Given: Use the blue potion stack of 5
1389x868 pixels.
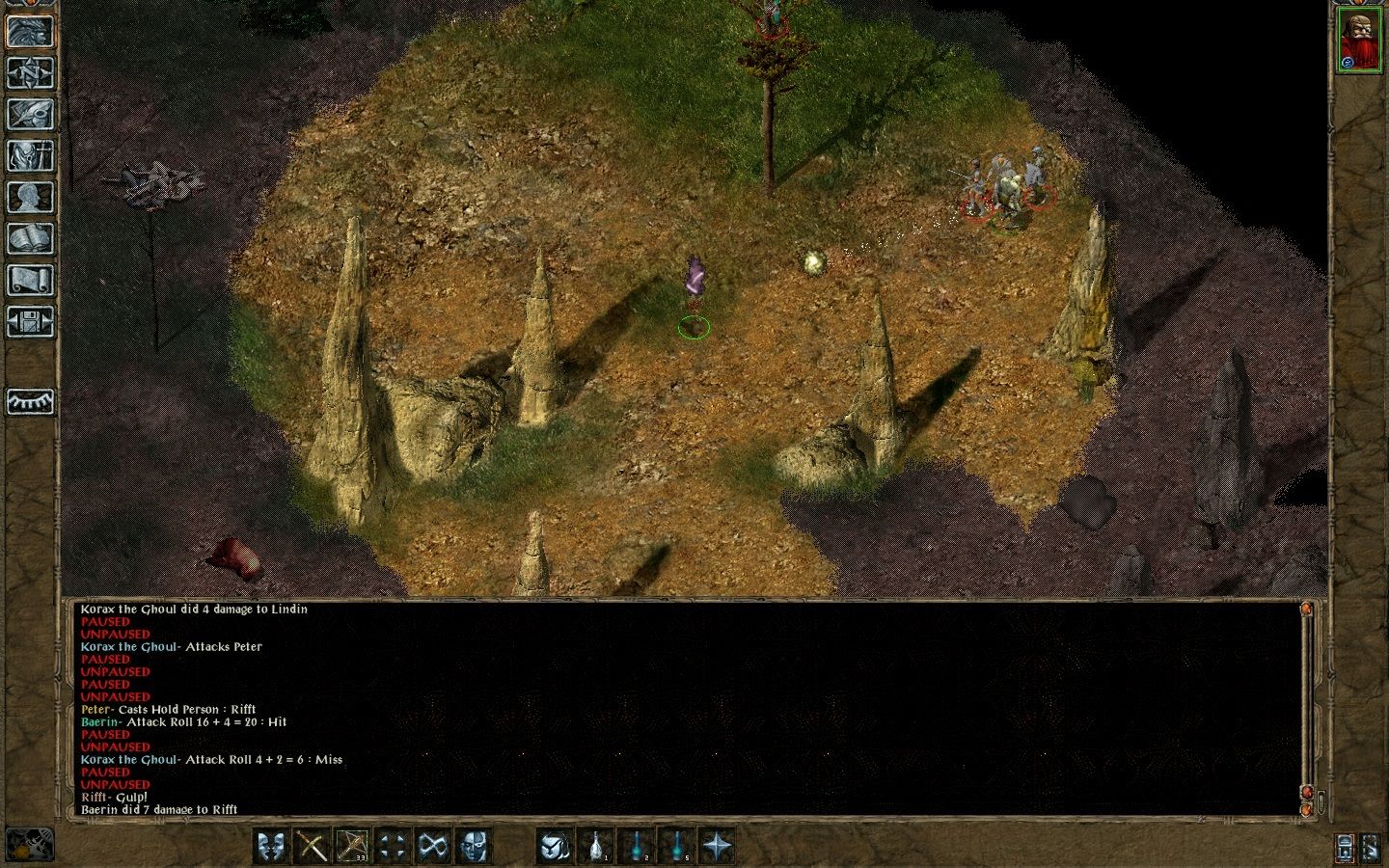Looking at the screenshot, I should (677, 846).
